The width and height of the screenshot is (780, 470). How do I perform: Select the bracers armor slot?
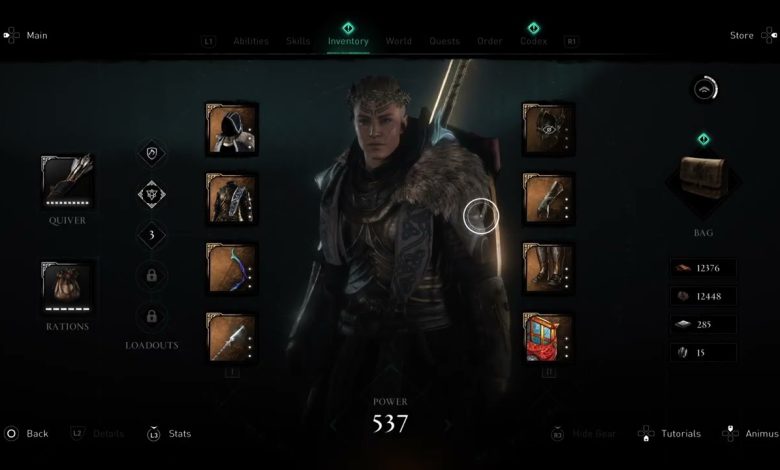tap(548, 198)
